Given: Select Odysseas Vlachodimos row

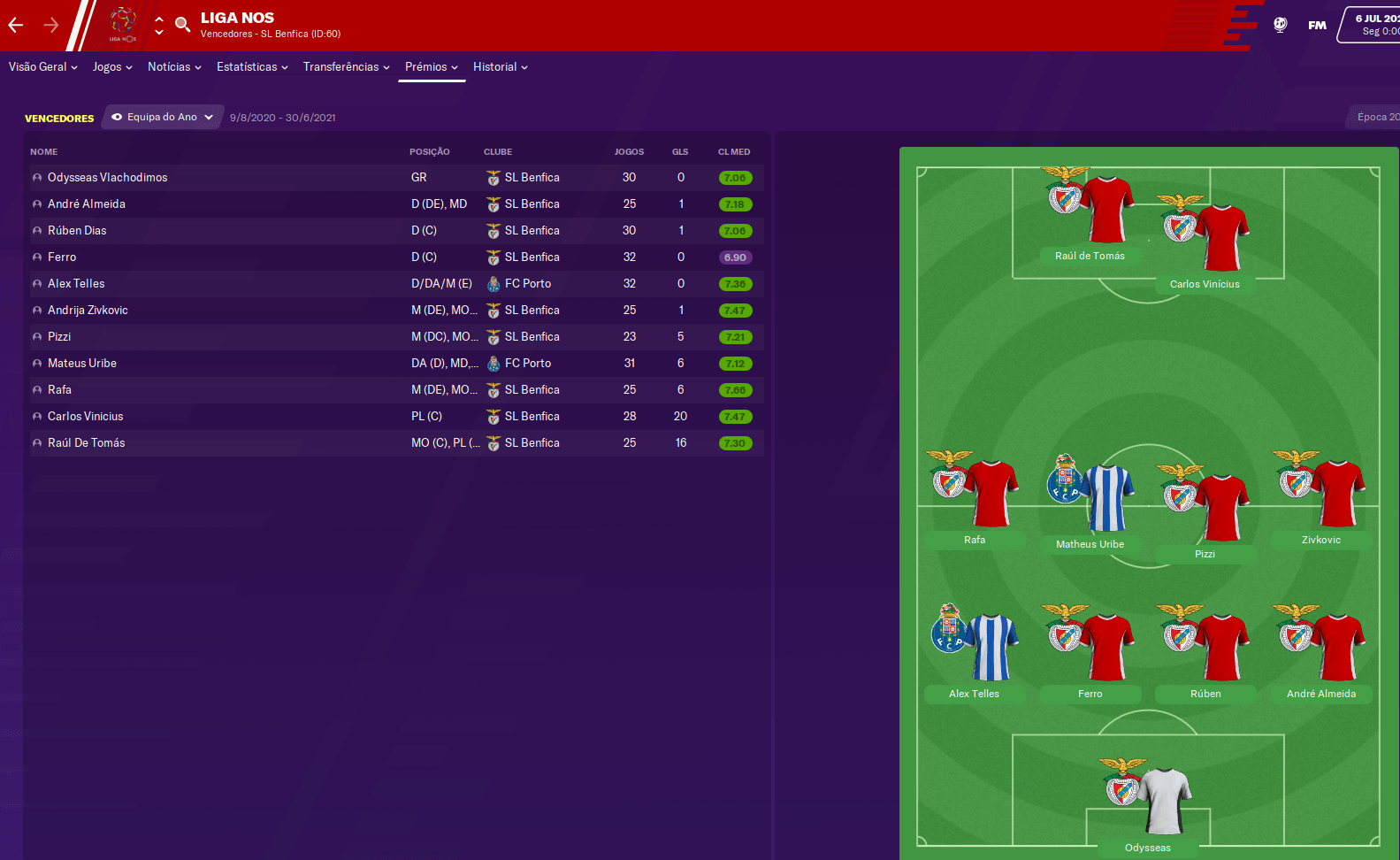Looking at the screenshot, I should point(108,178).
